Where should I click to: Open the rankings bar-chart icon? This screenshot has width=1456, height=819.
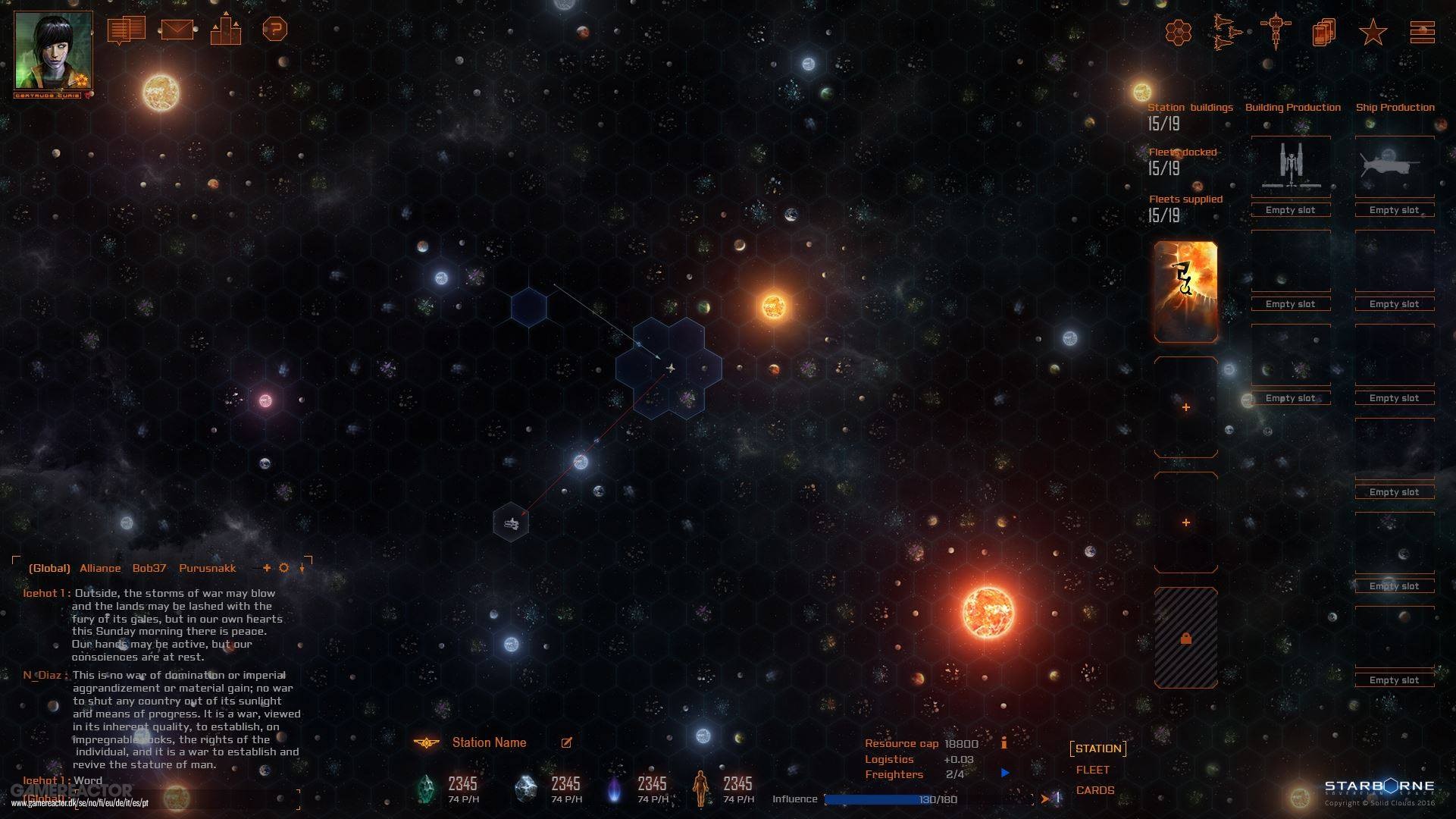click(225, 30)
